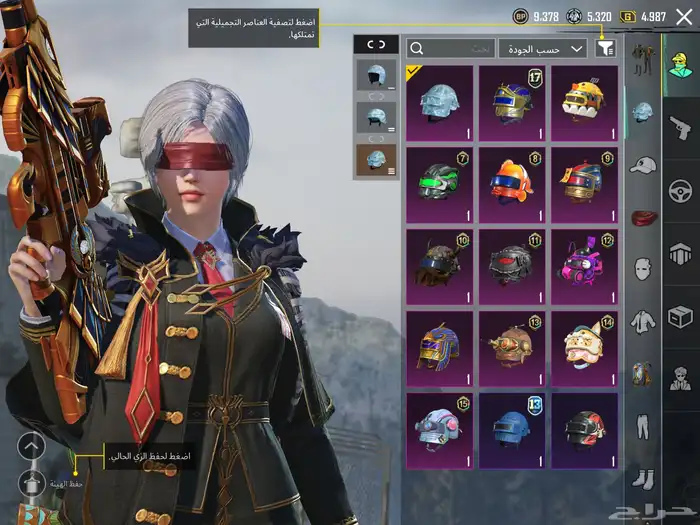700x525 pixels.
Task: Open the vehicles steering wheel tab
Action: pos(680,190)
